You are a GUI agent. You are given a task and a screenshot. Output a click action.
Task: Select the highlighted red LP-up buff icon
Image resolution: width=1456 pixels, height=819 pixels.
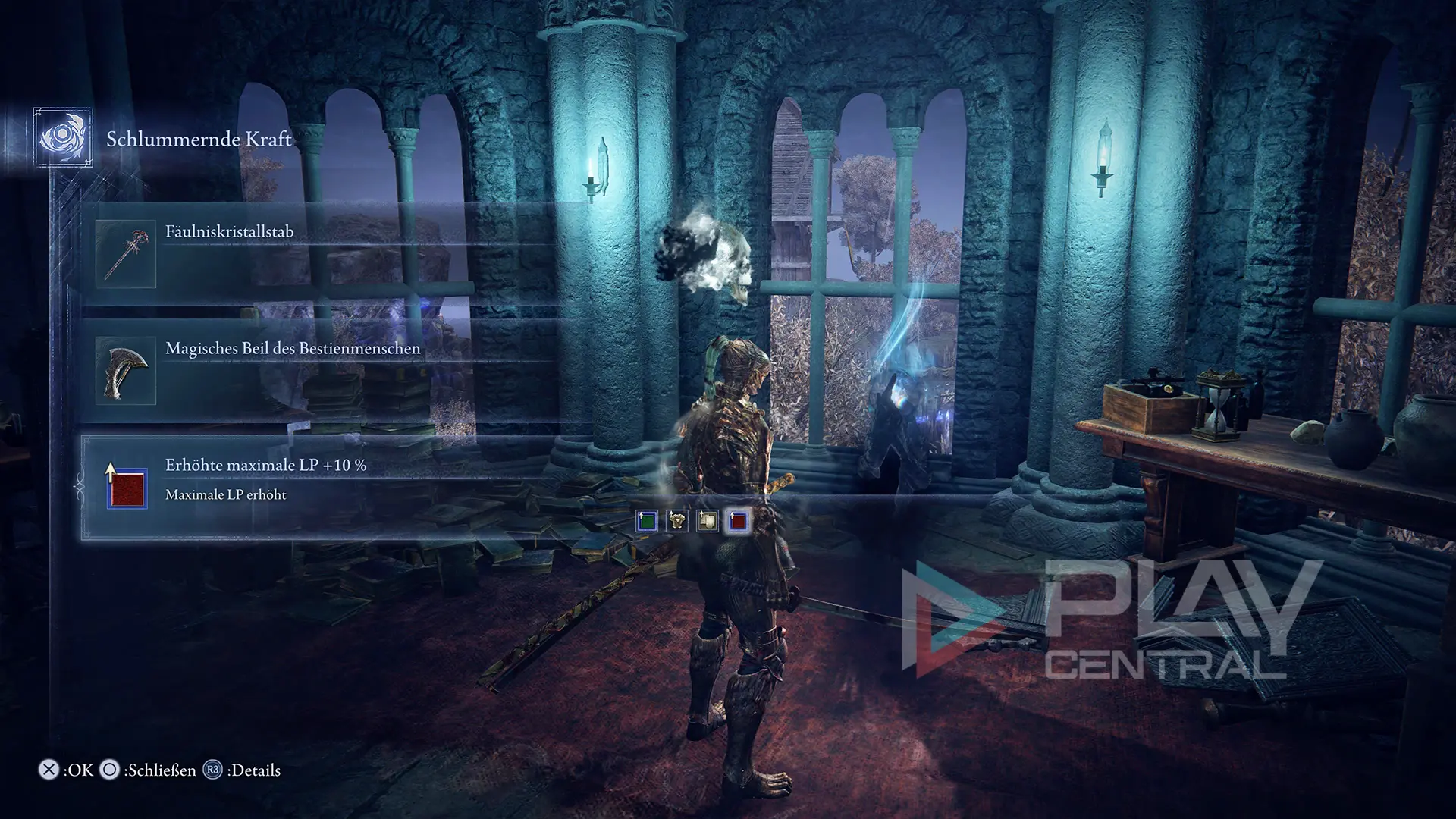pyautogui.click(x=738, y=521)
